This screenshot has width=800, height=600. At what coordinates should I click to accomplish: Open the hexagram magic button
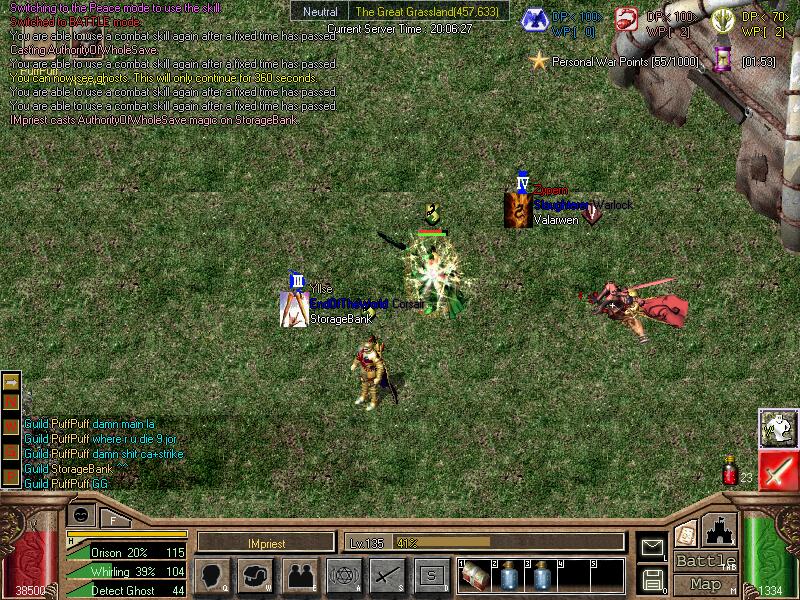pyautogui.click(x=342, y=575)
